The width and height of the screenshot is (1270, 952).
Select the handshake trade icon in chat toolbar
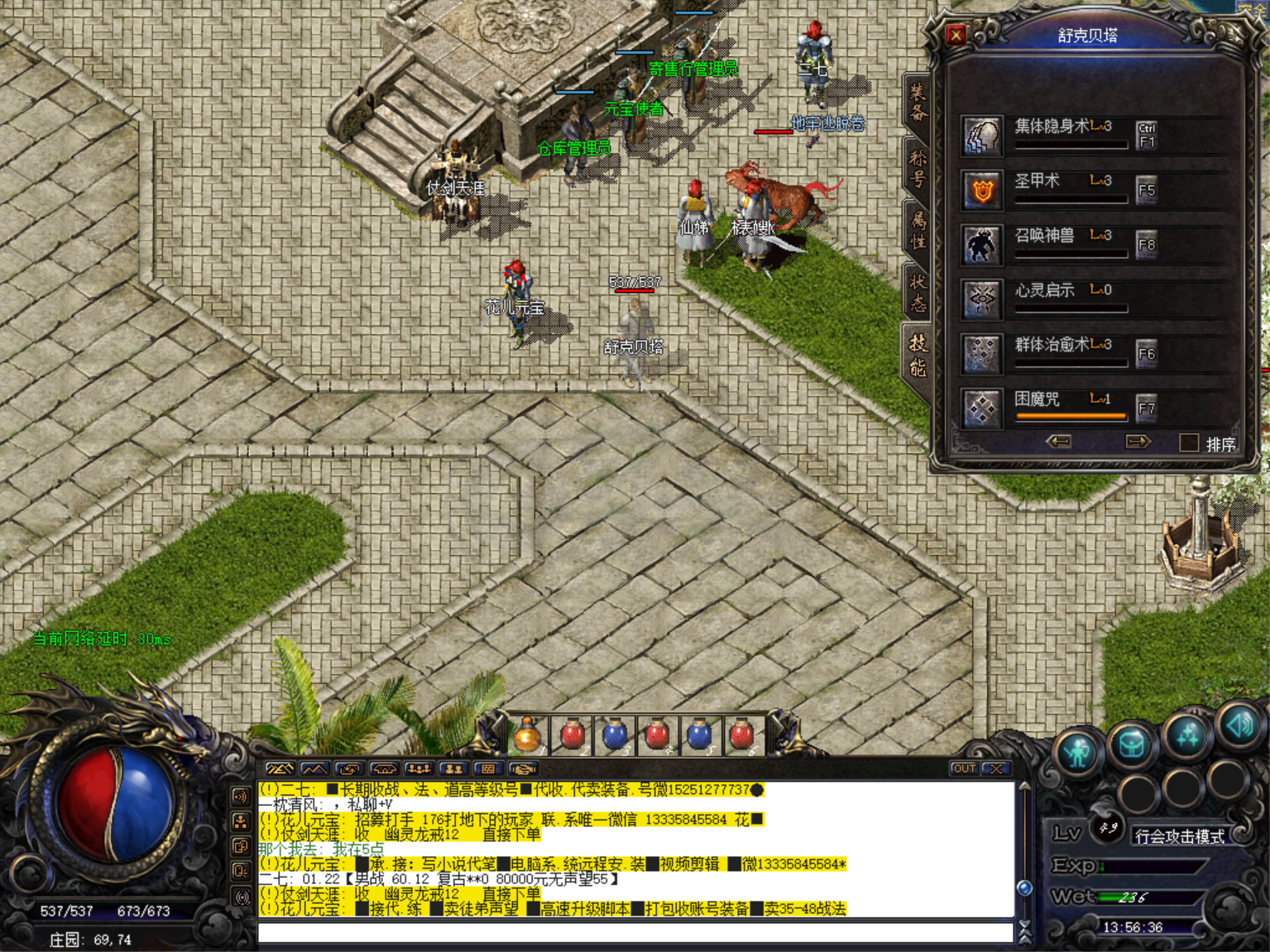click(x=522, y=769)
